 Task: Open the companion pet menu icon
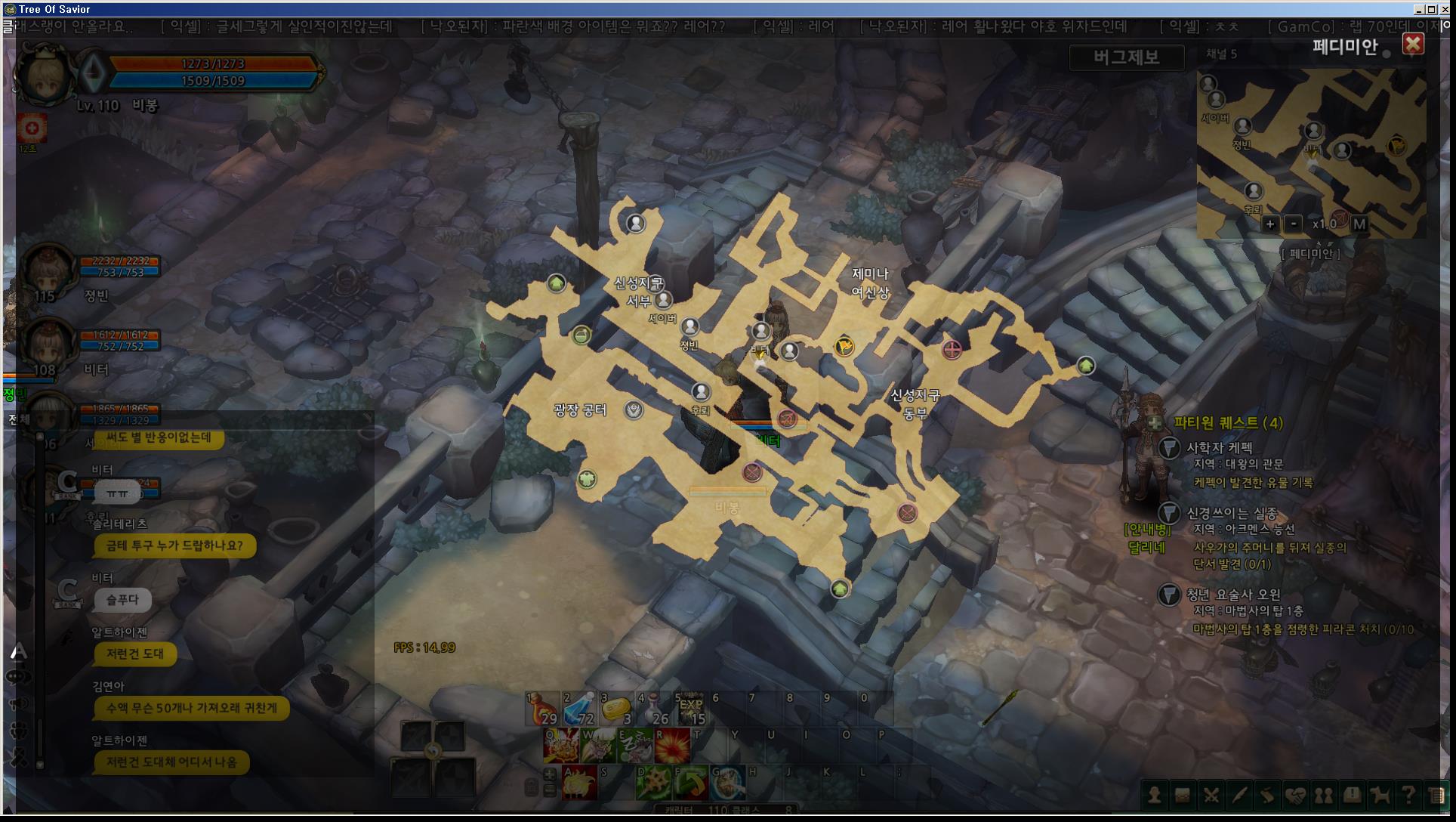point(1380,795)
